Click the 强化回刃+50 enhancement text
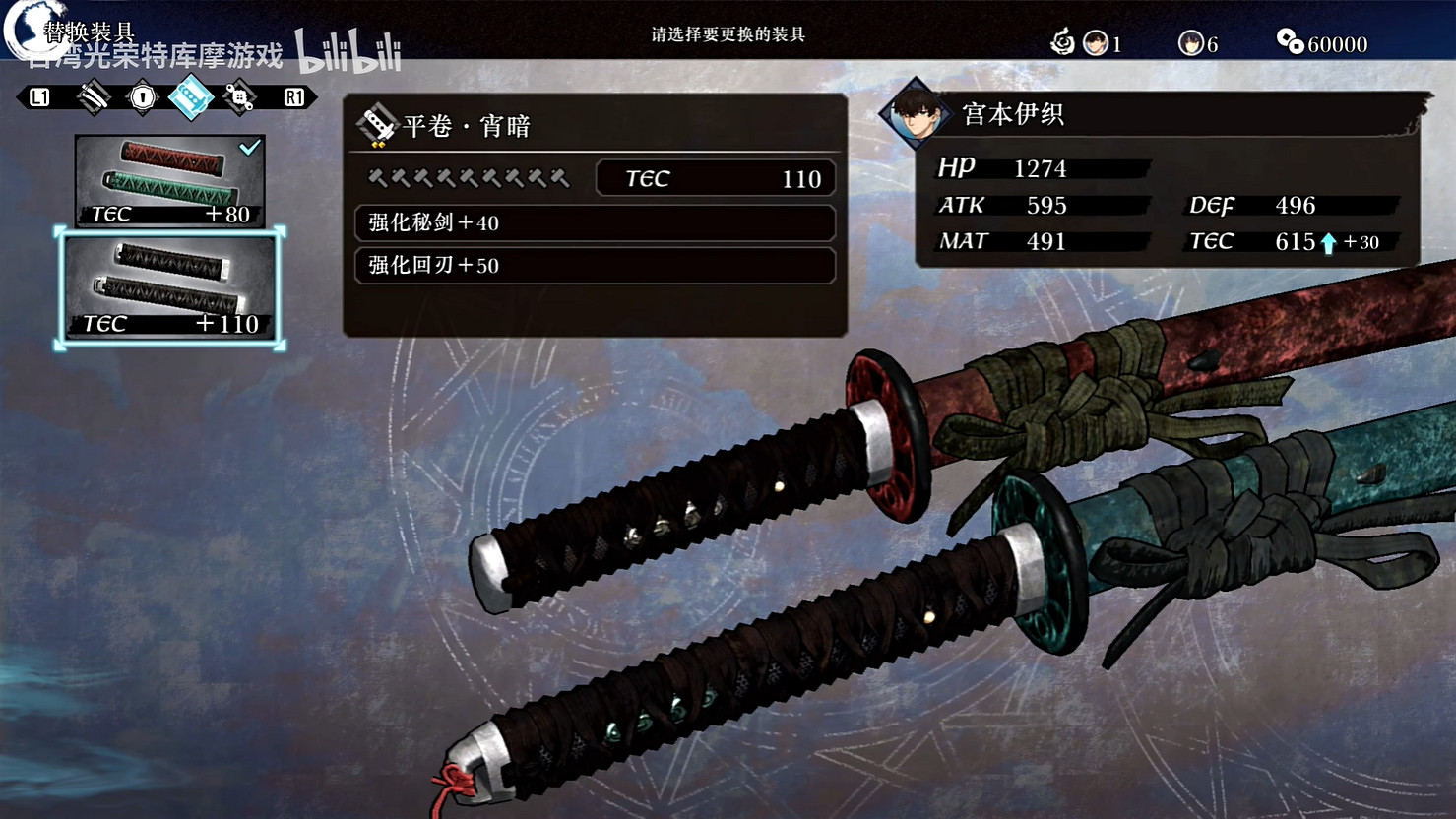 [x=595, y=266]
